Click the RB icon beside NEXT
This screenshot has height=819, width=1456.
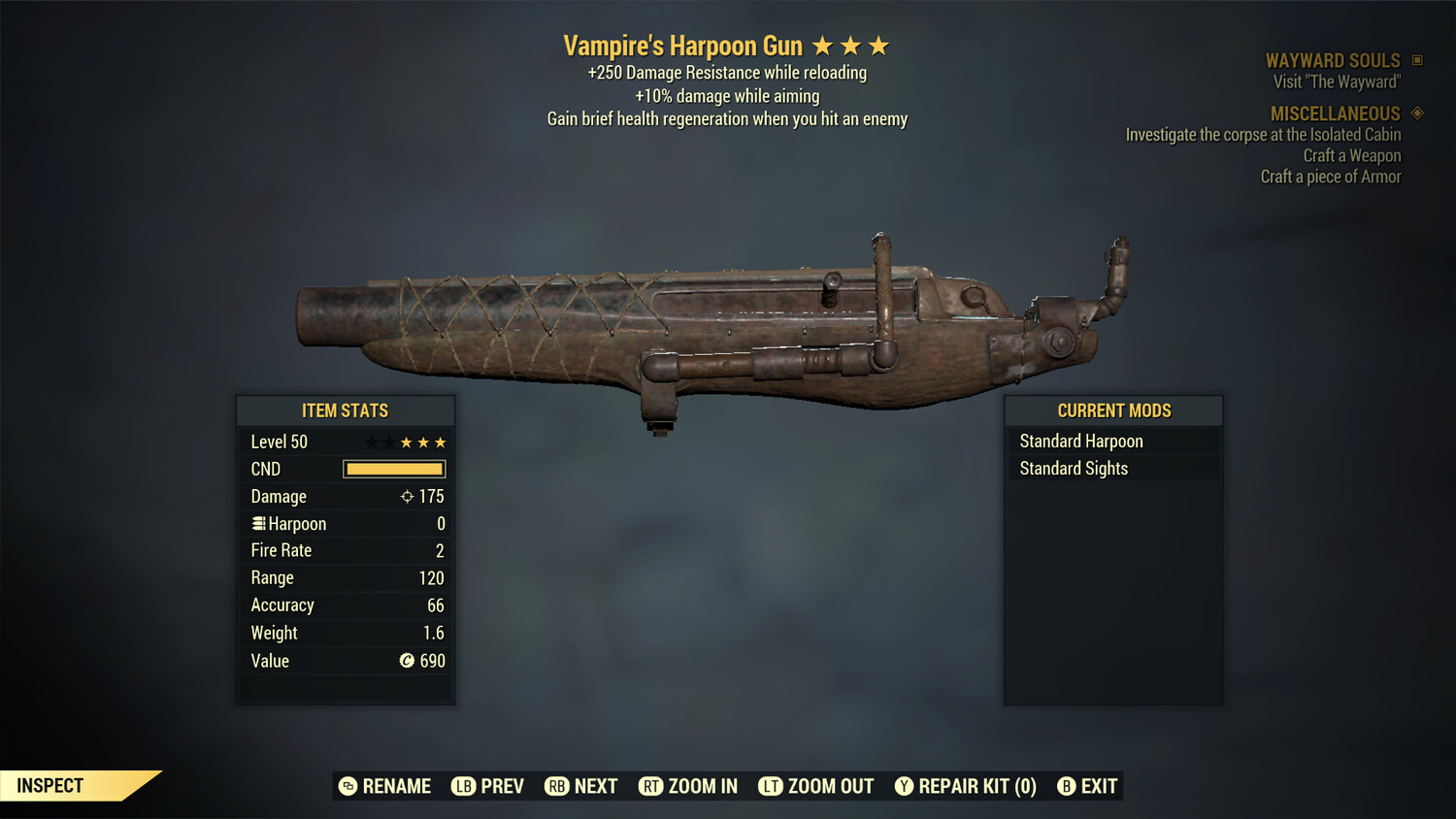tap(558, 786)
